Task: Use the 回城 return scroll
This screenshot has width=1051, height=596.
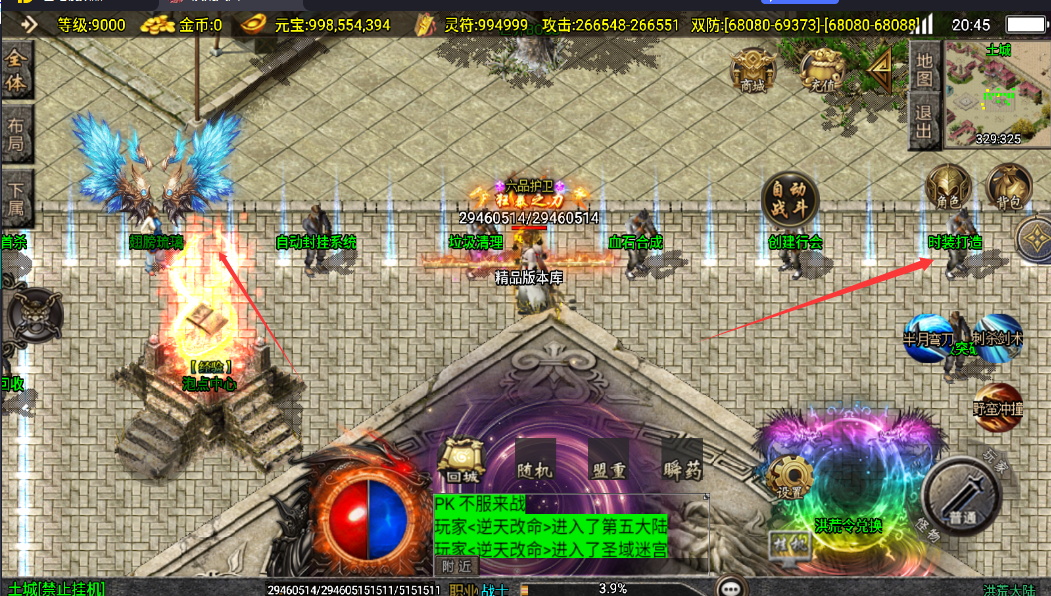Action: pyautogui.click(x=461, y=460)
